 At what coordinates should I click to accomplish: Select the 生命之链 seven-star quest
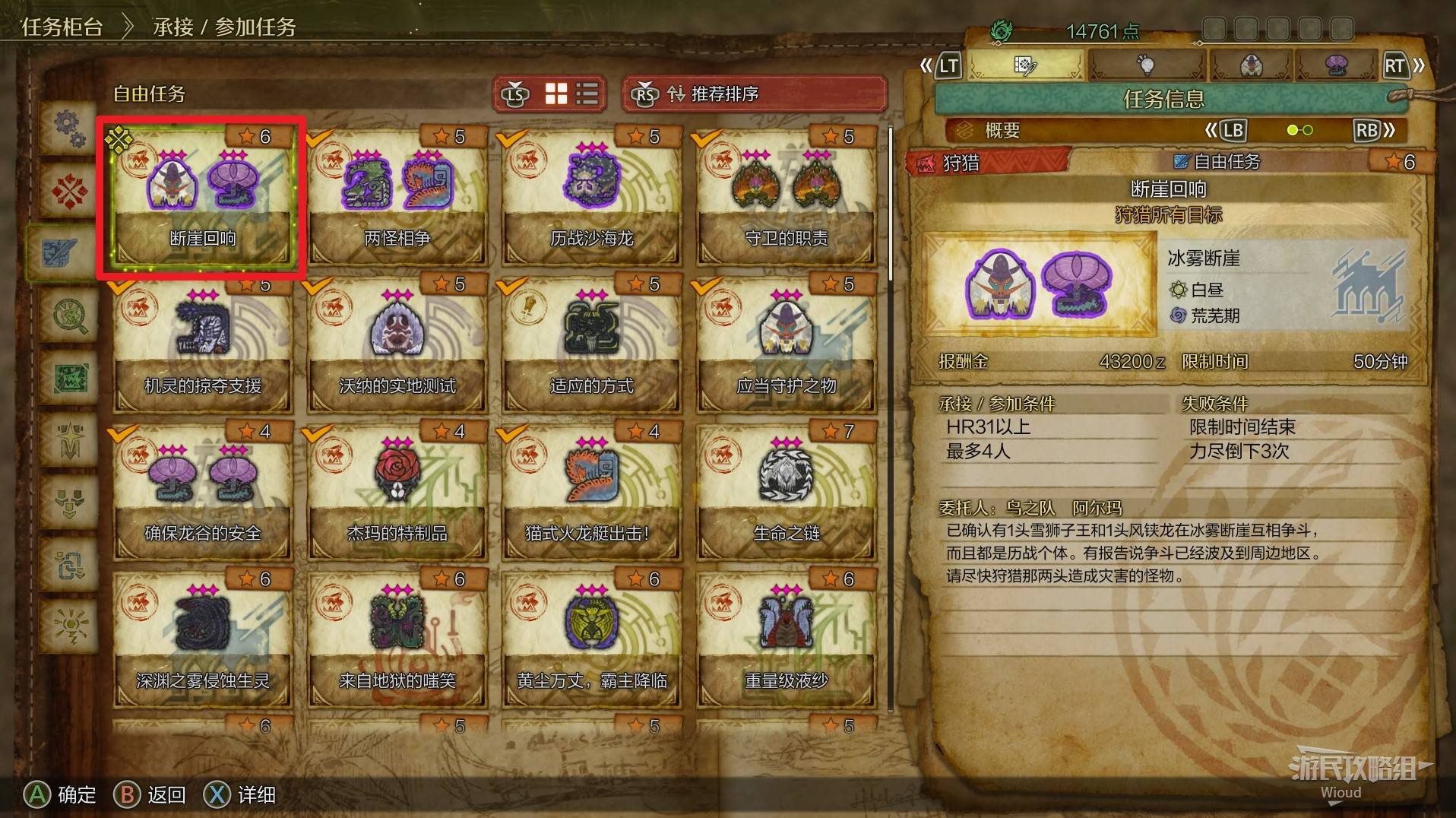tap(786, 493)
